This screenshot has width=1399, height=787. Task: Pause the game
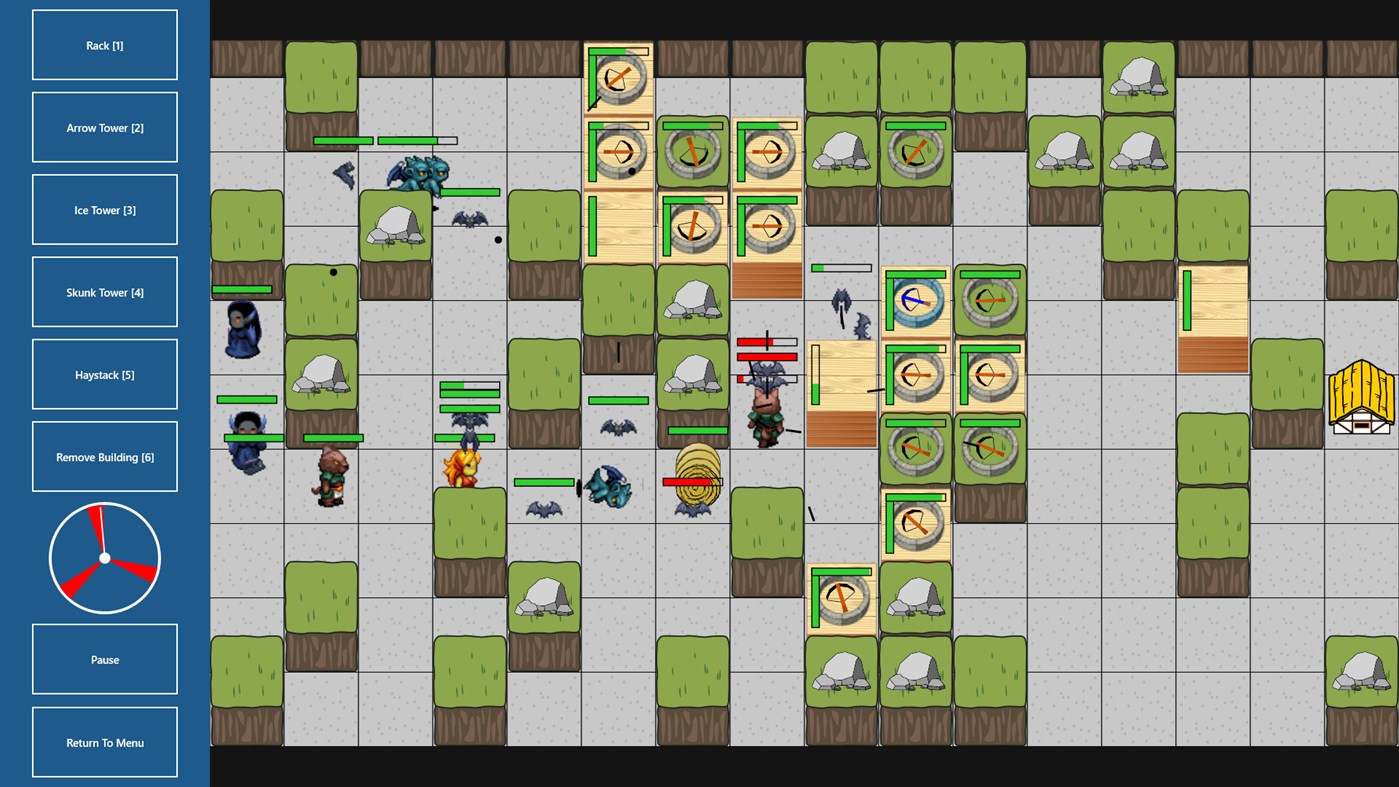point(104,658)
